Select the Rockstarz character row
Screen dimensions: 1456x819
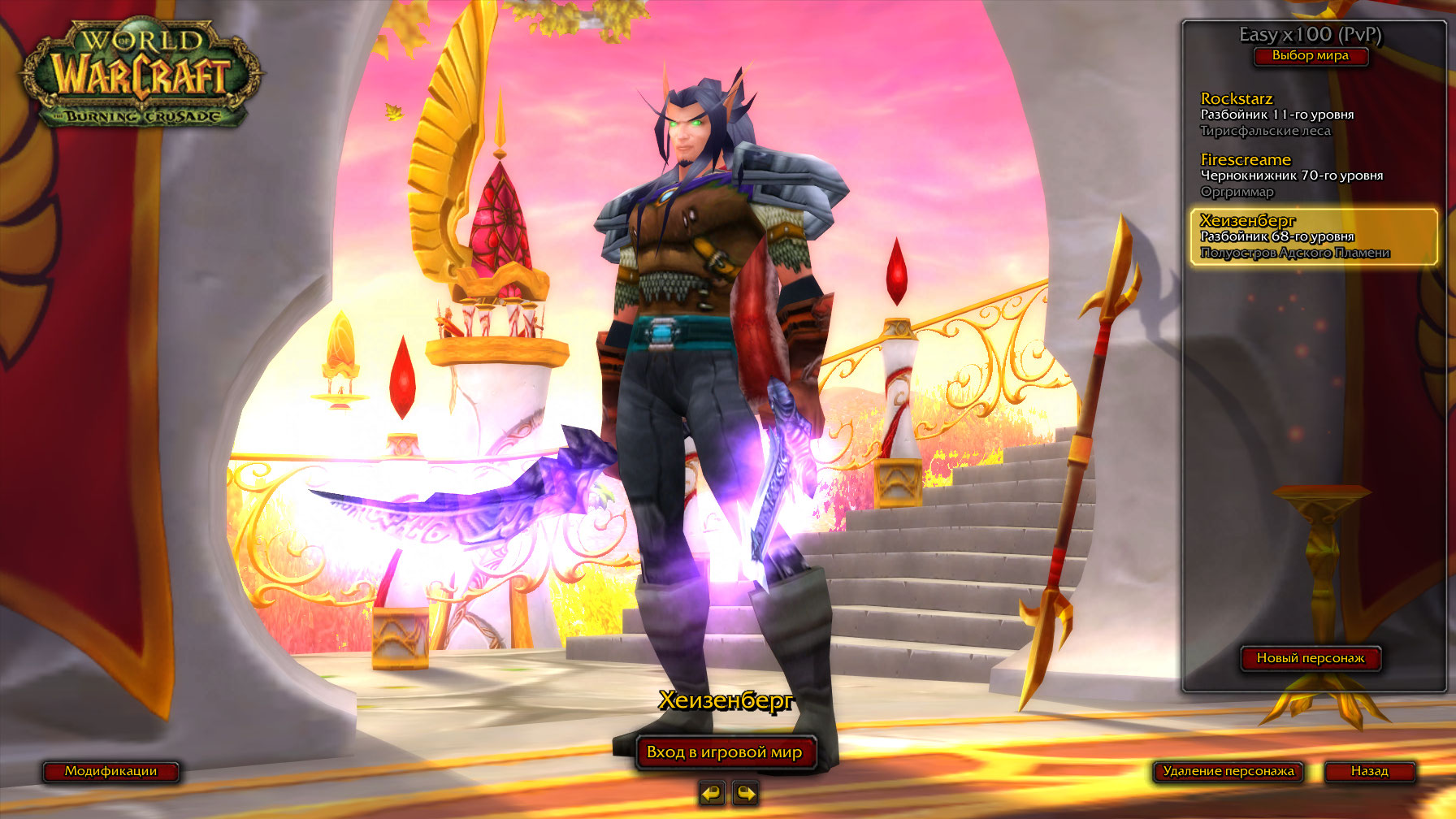pyautogui.click(x=1310, y=115)
